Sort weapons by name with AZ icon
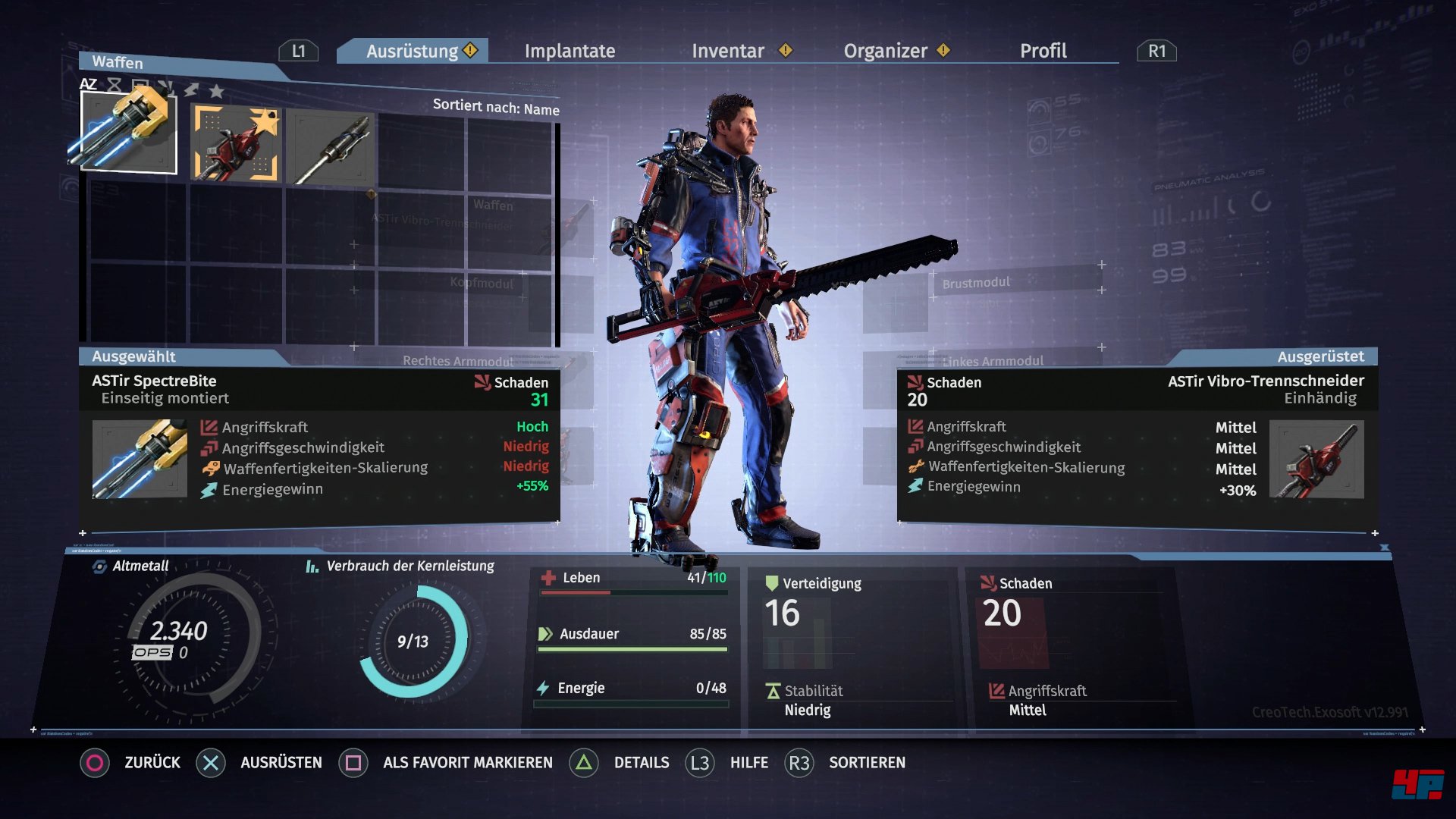The width and height of the screenshot is (1456, 819). coord(89,84)
